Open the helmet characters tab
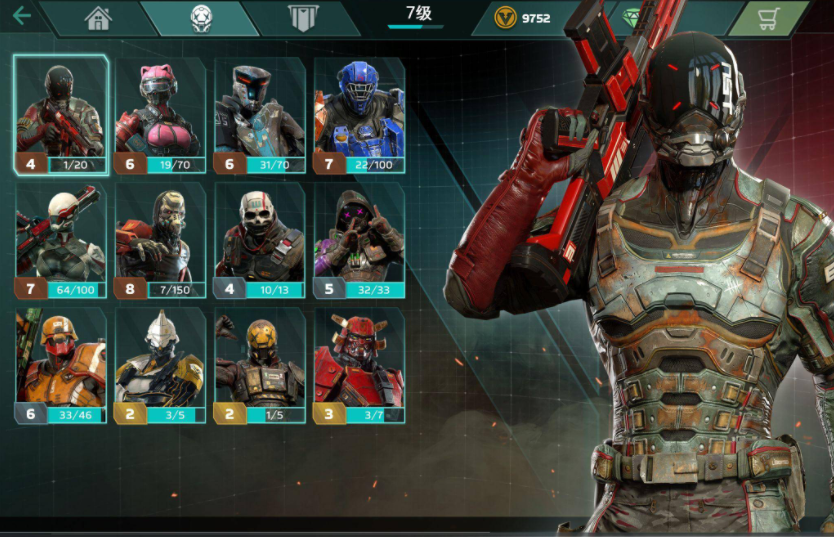 [x=201, y=18]
